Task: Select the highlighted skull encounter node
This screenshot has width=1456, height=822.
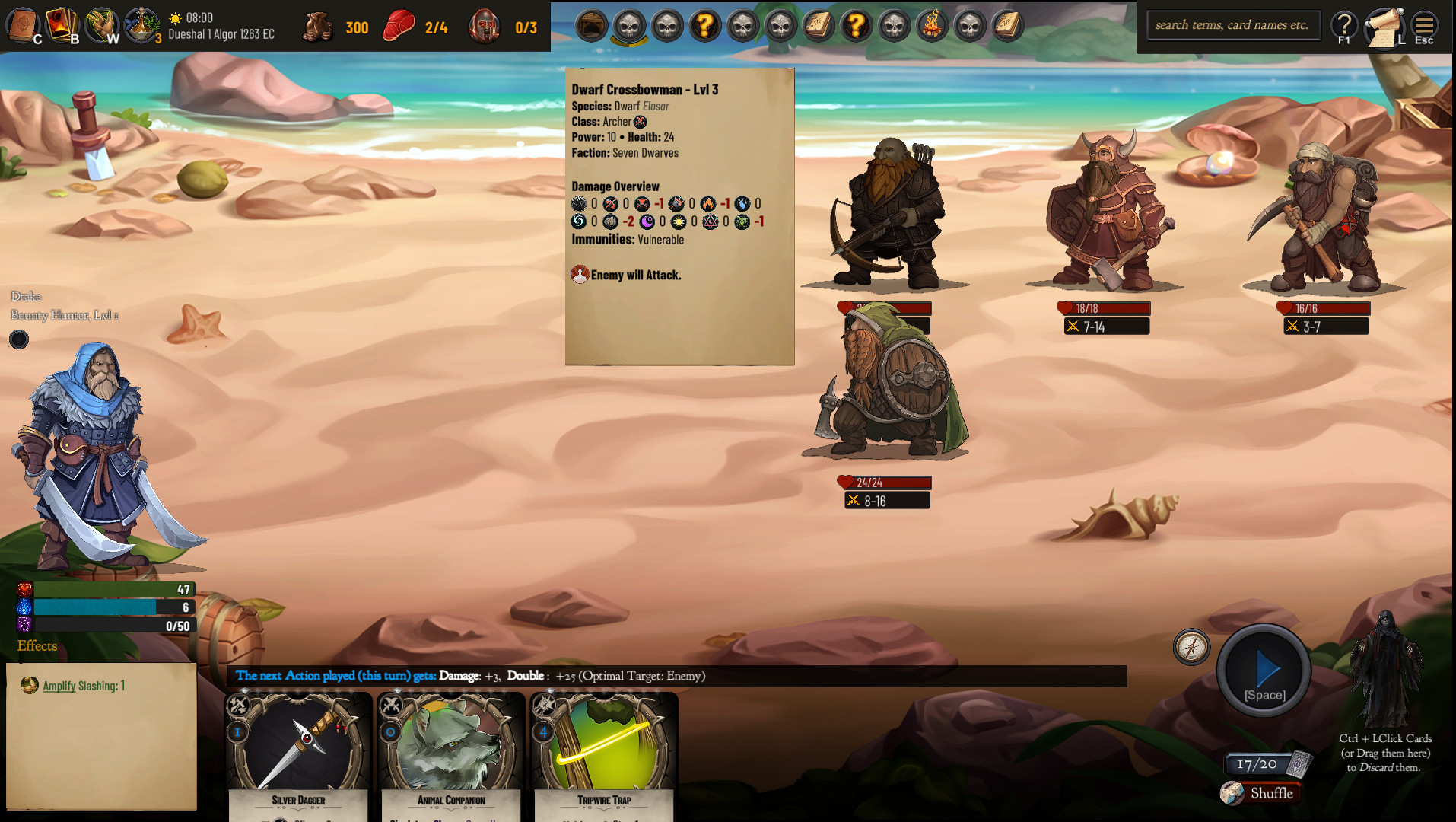Action: click(629, 25)
